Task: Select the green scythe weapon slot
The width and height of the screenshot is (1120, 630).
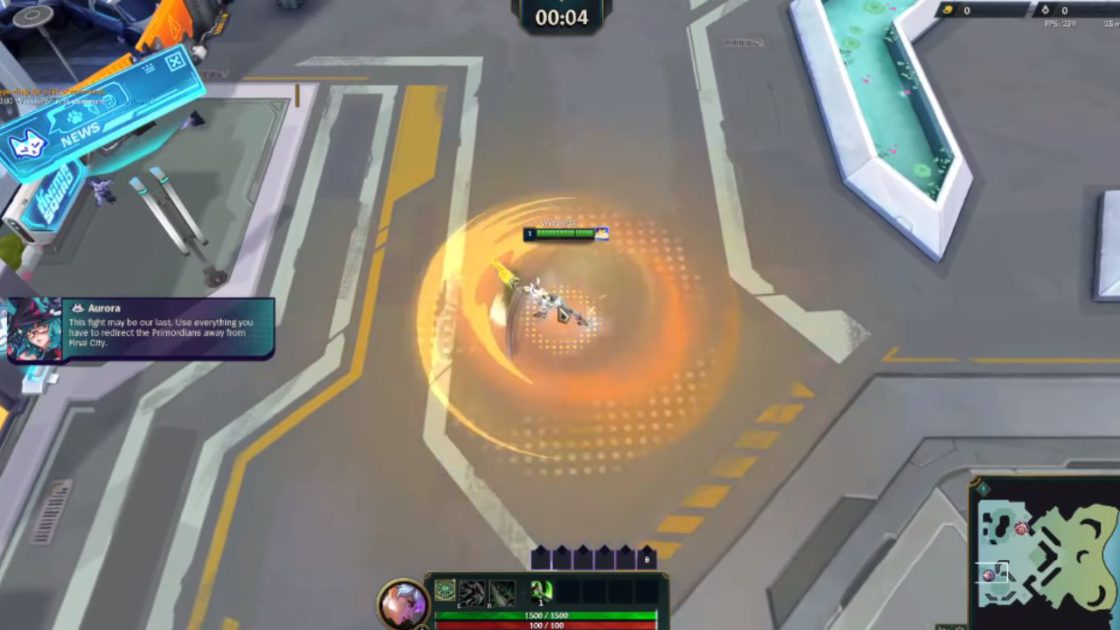Action: tap(541, 591)
